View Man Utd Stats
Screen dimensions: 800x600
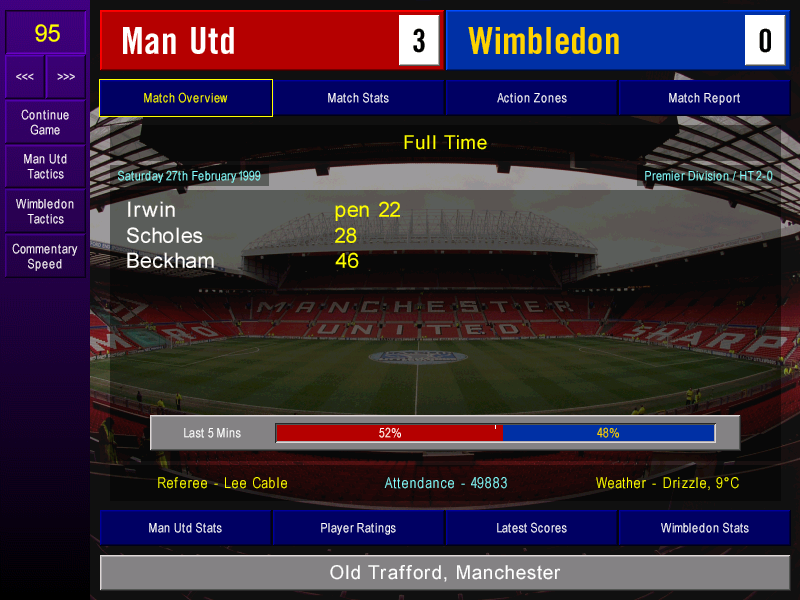(x=185, y=528)
